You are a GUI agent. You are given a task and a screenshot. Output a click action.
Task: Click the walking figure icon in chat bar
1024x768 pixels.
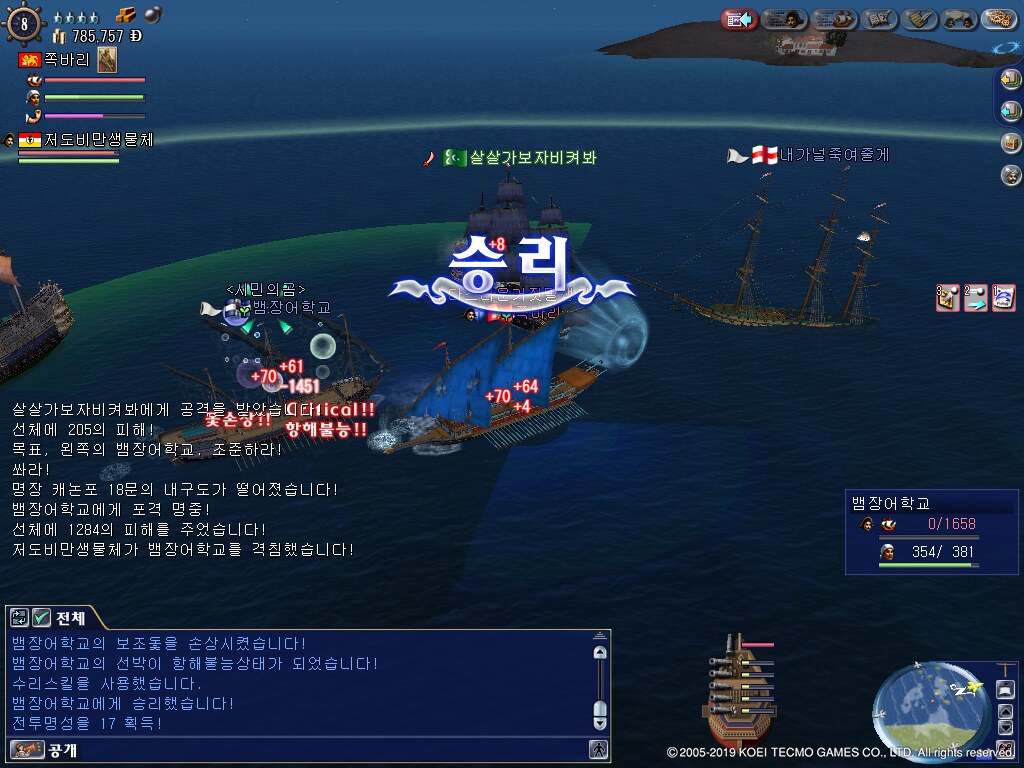click(x=598, y=749)
